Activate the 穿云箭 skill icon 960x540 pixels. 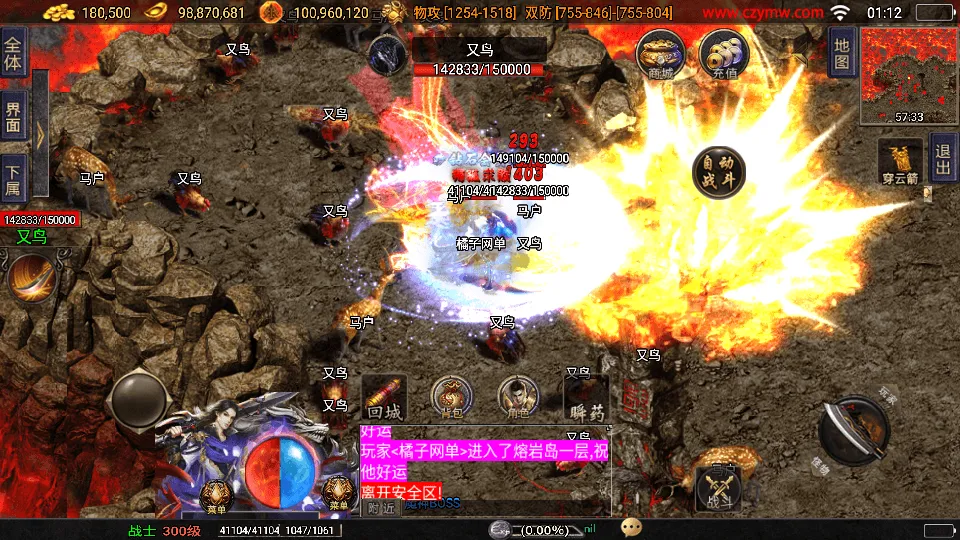coord(900,162)
